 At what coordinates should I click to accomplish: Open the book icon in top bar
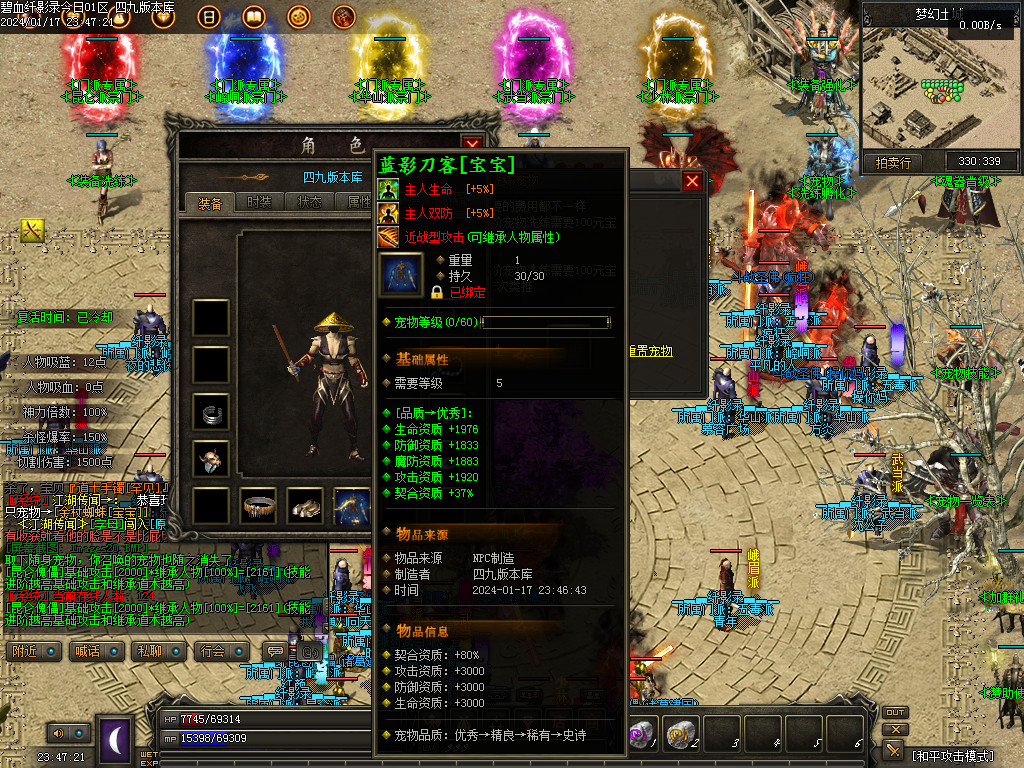[254, 17]
